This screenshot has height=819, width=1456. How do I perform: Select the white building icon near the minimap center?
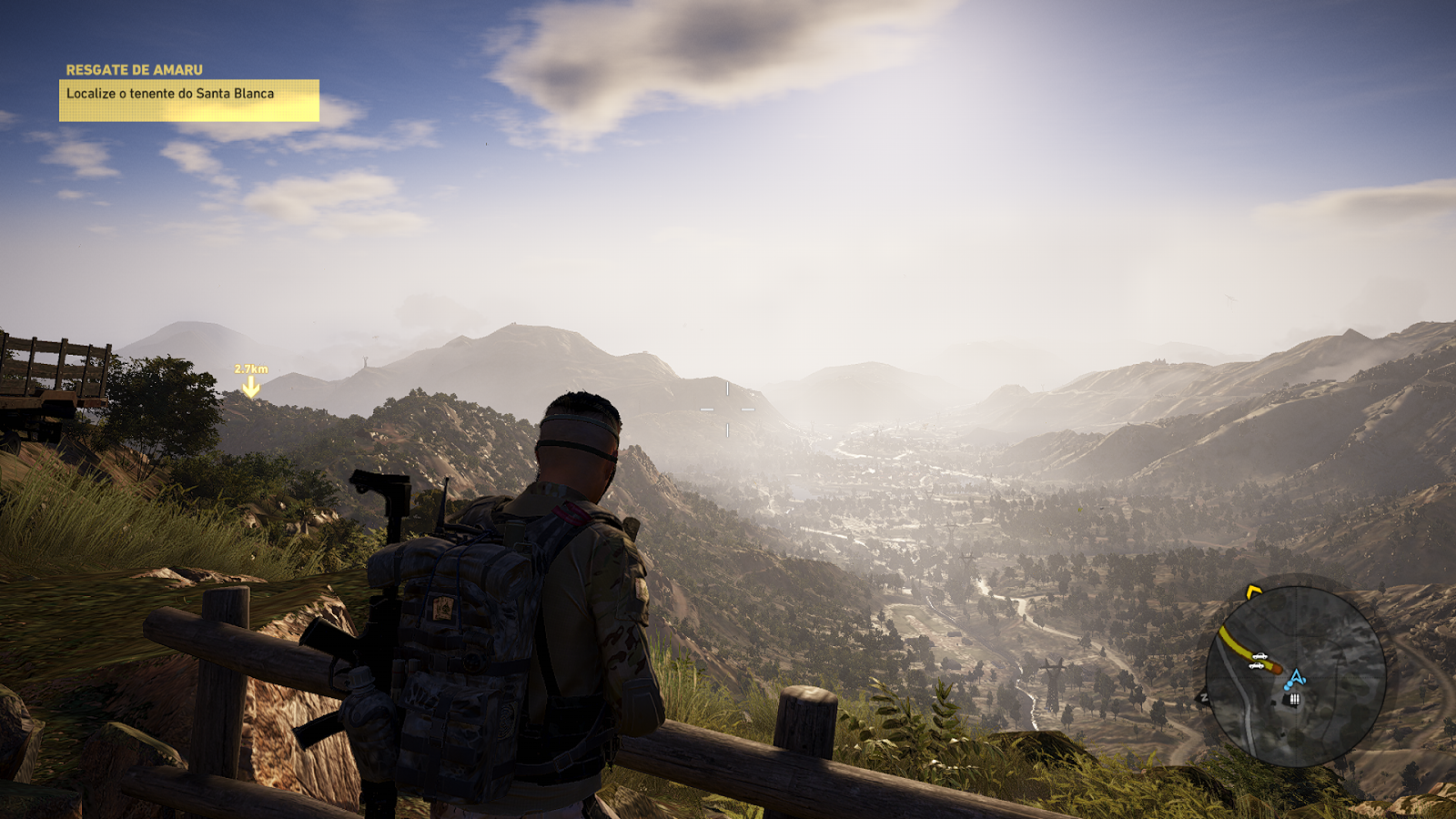(x=1294, y=699)
